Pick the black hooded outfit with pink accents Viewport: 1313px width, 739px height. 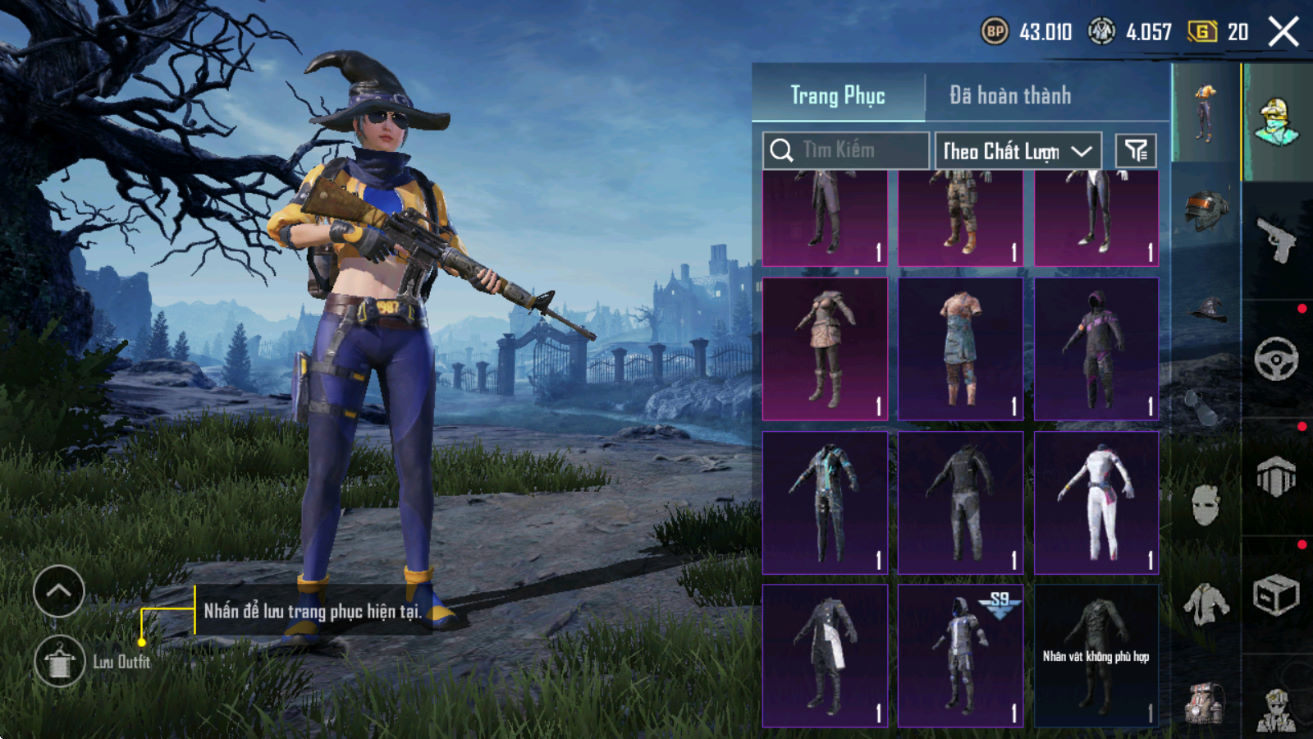point(1096,348)
